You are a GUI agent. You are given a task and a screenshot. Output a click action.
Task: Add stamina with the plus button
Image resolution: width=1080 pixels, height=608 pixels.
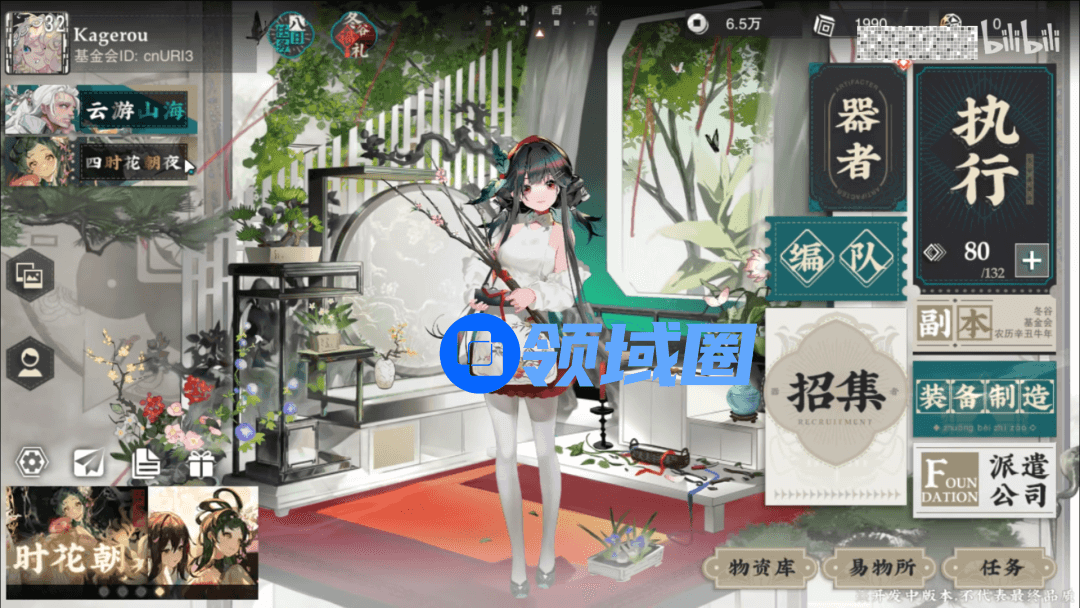1031,262
